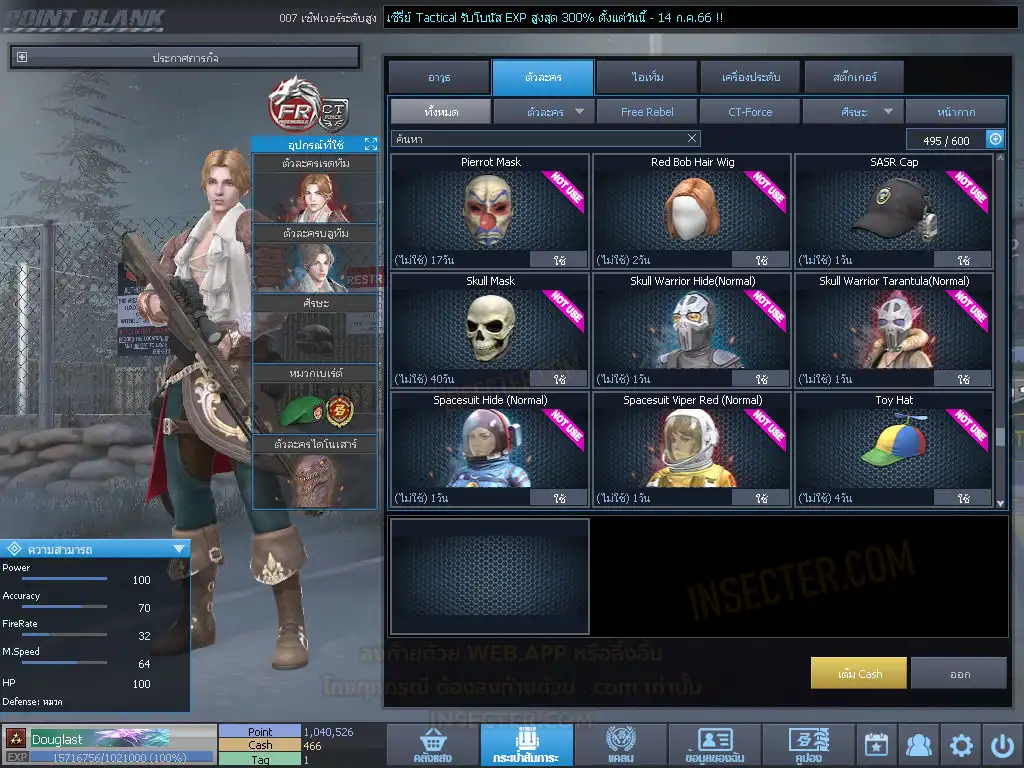Open the ศีรษะ headgear dropdown filter

[x=853, y=112]
